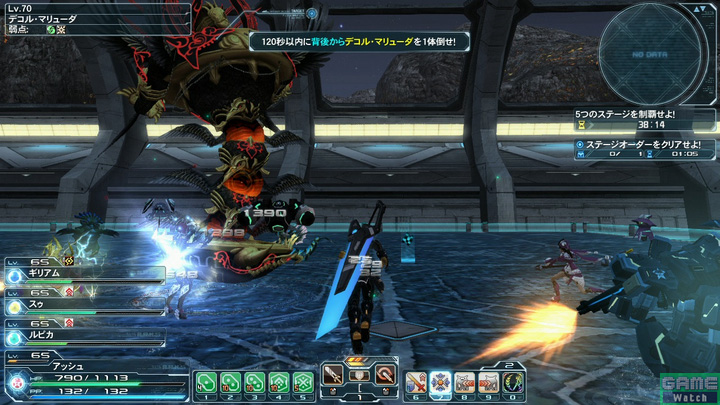
Task: Use the green cross item in slot 5
Action: pyautogui.click(x=303, y=381)
